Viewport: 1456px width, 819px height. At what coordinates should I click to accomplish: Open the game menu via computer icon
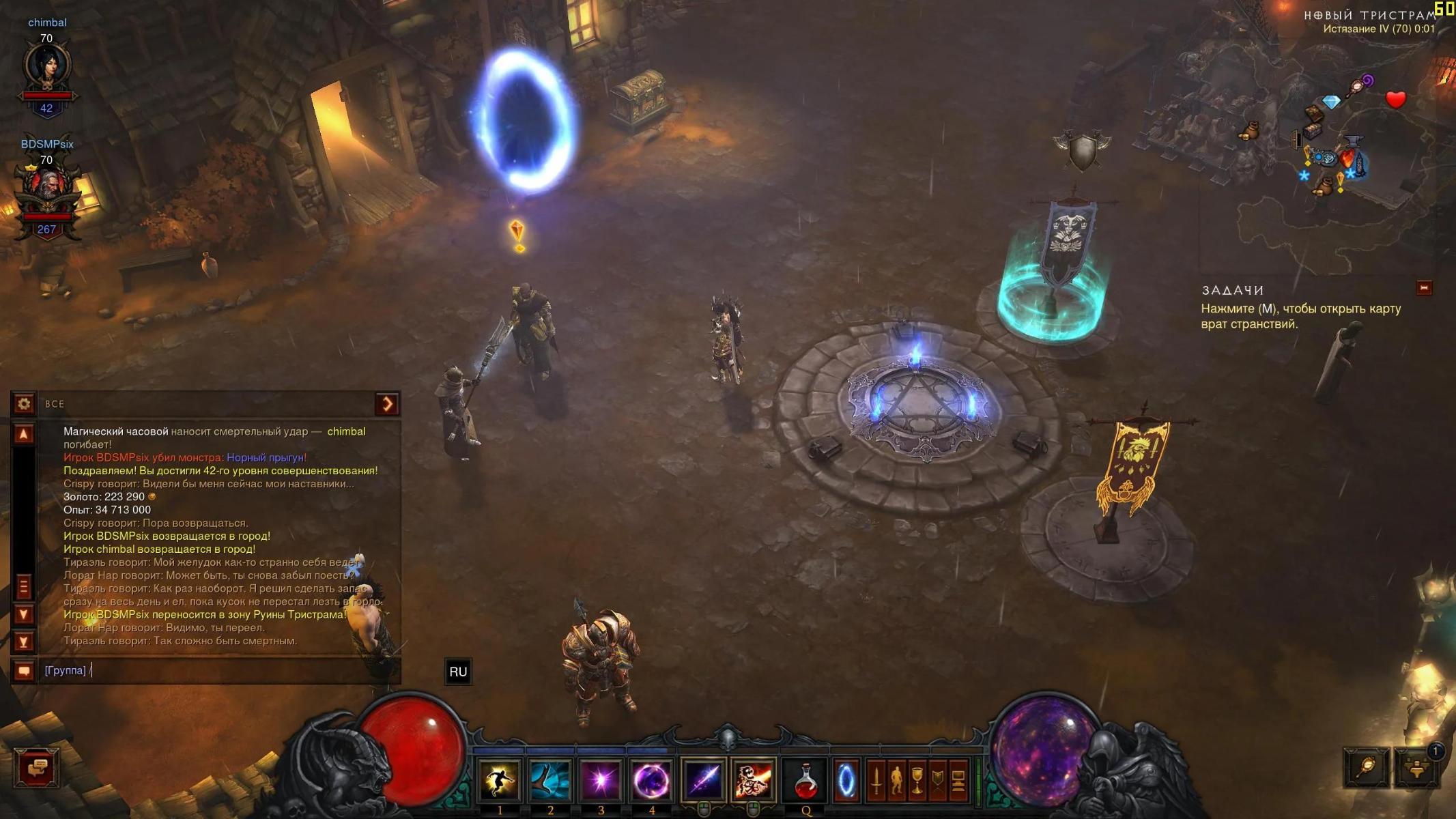click(958, 779)
